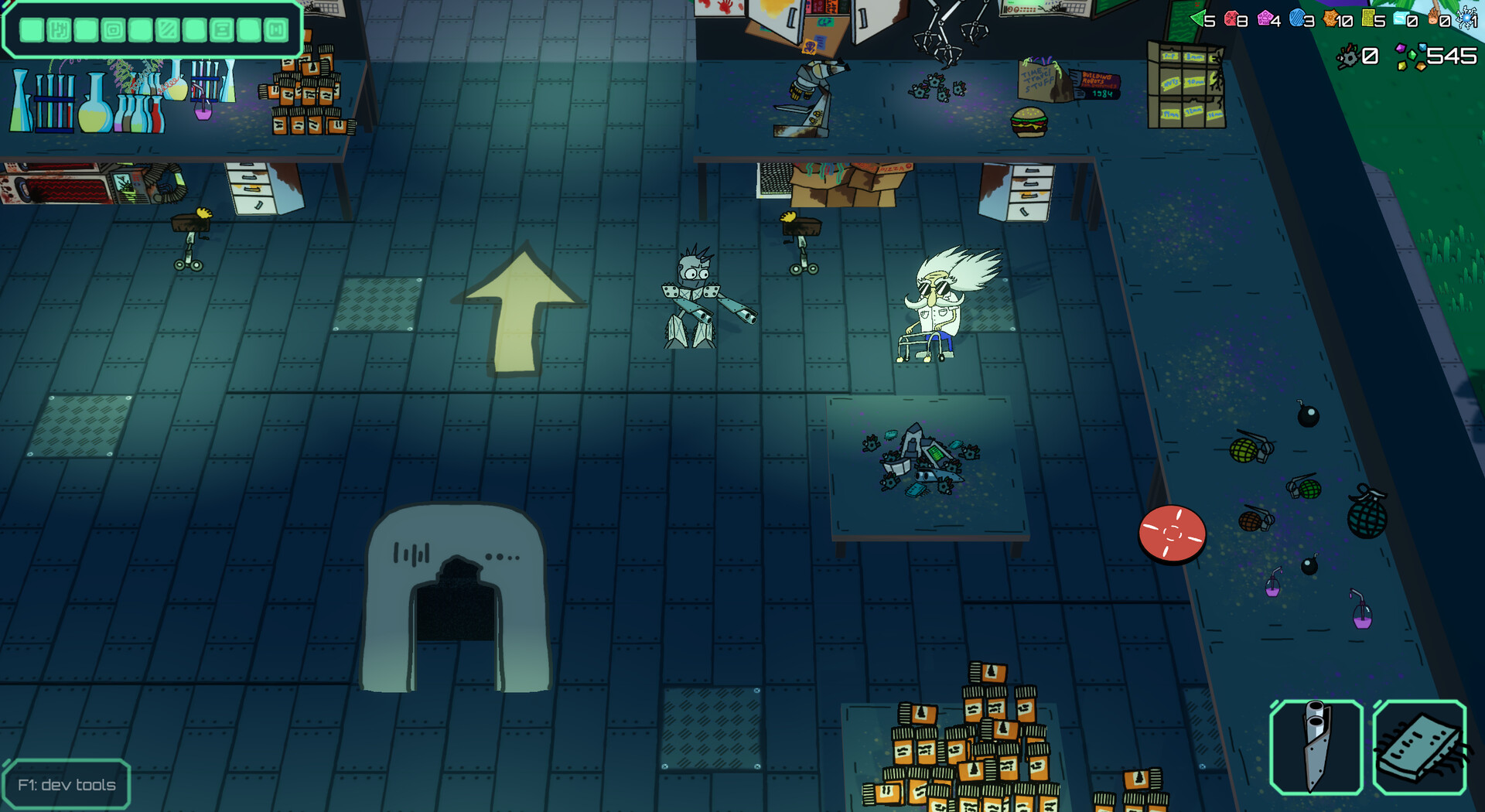Click the red gear resource icon showing 8
Image resolution: width=1485 pixels, height=812 pixels.
(1231, 17)
